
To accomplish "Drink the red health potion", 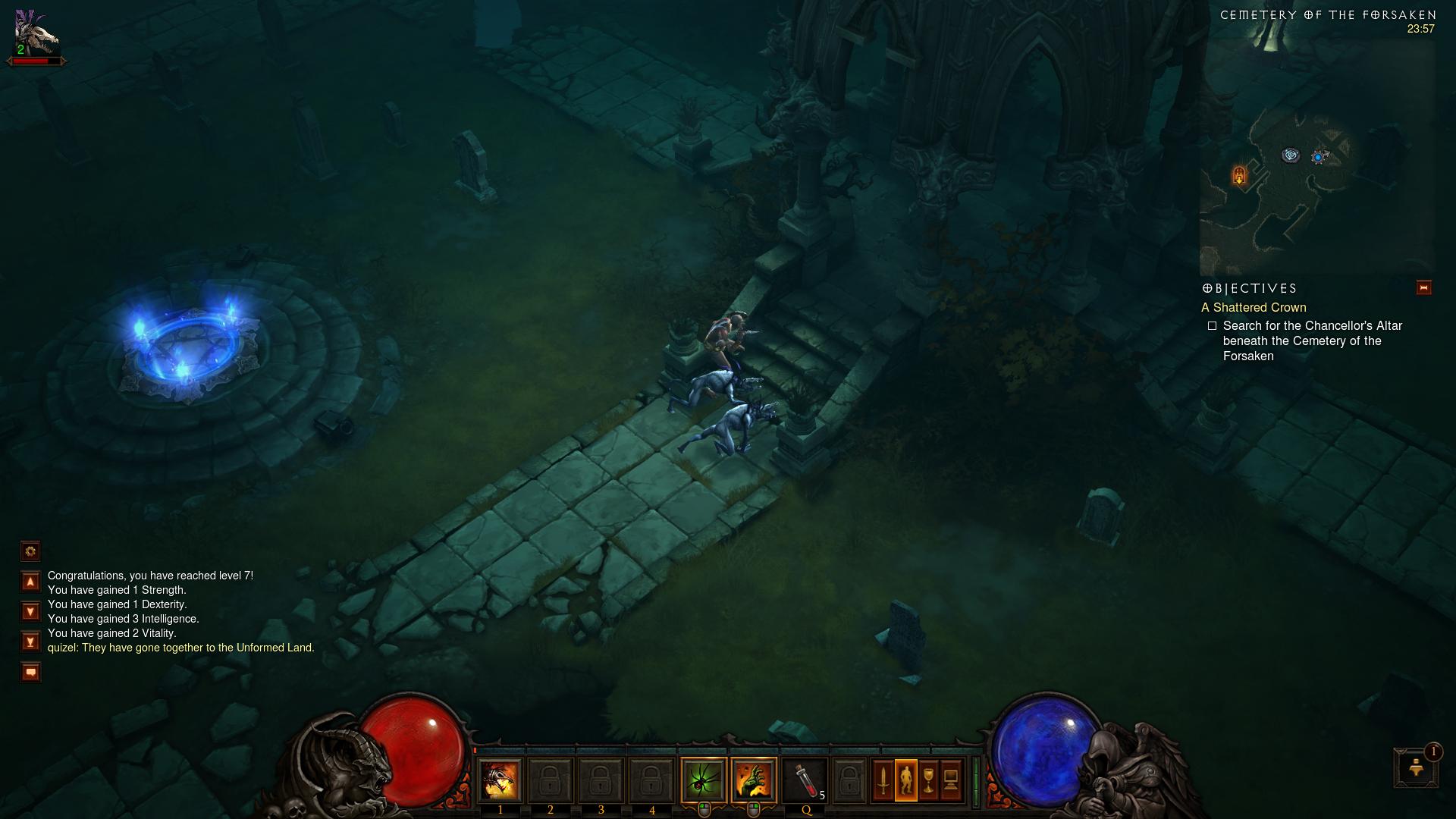I will [x=805, y=780].
